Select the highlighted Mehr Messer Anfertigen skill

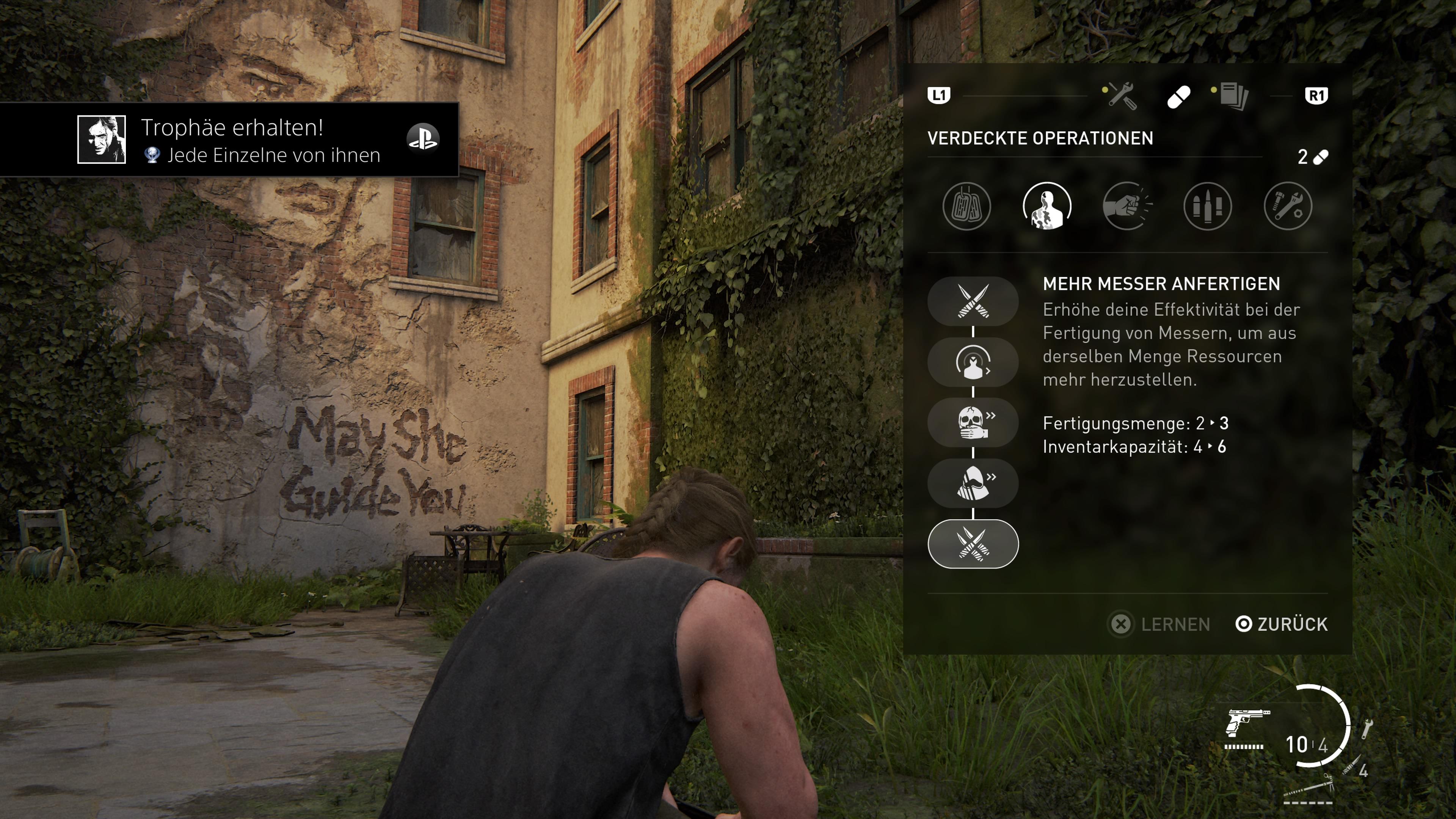(x=973, y=544)
